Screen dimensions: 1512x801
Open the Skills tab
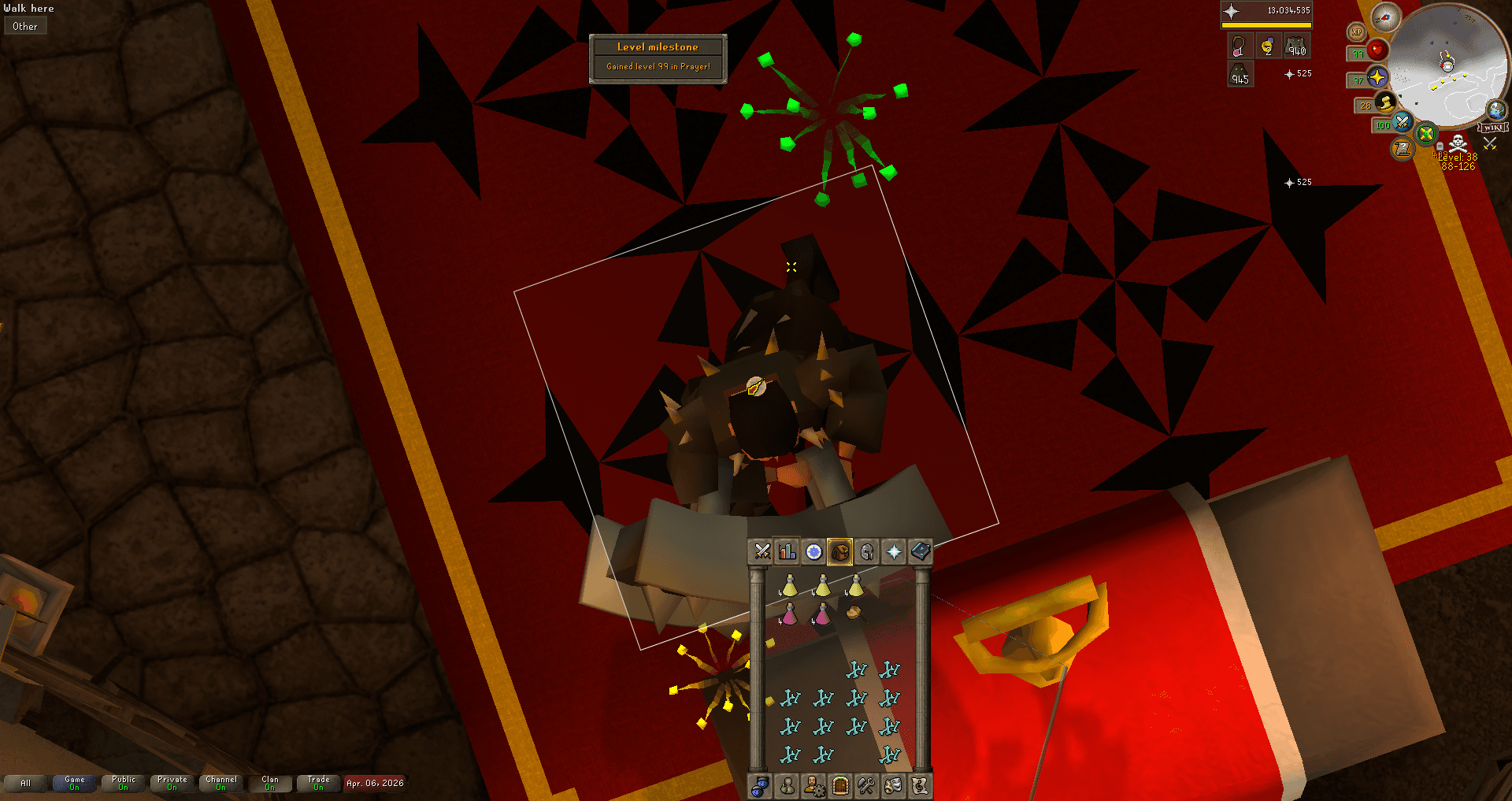(x=787, y=552)
